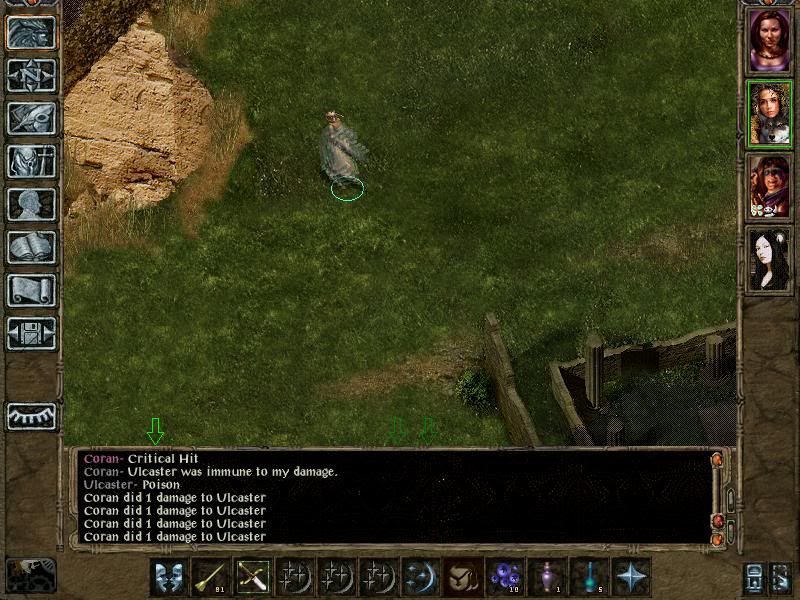Use the purple berries stack of 10
The image size is (800, 600).
(x=505, y=577)
